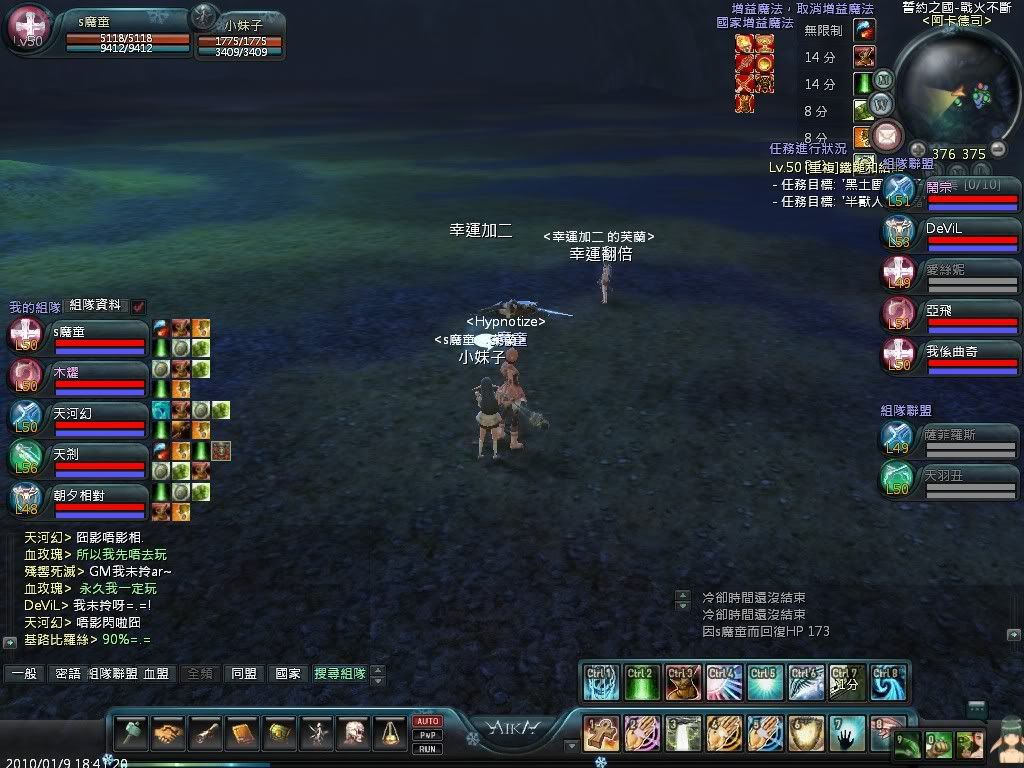
Task: Toggle the AUTO mode button
Action: coord(427,721)
